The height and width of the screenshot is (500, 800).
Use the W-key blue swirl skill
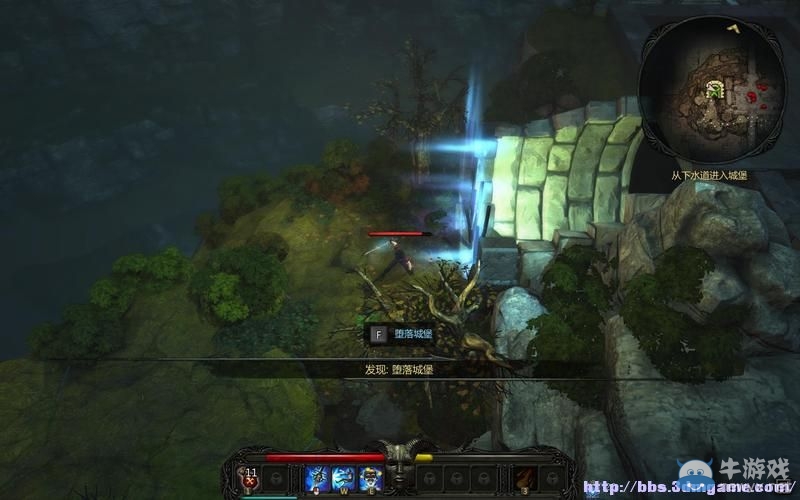344,477
